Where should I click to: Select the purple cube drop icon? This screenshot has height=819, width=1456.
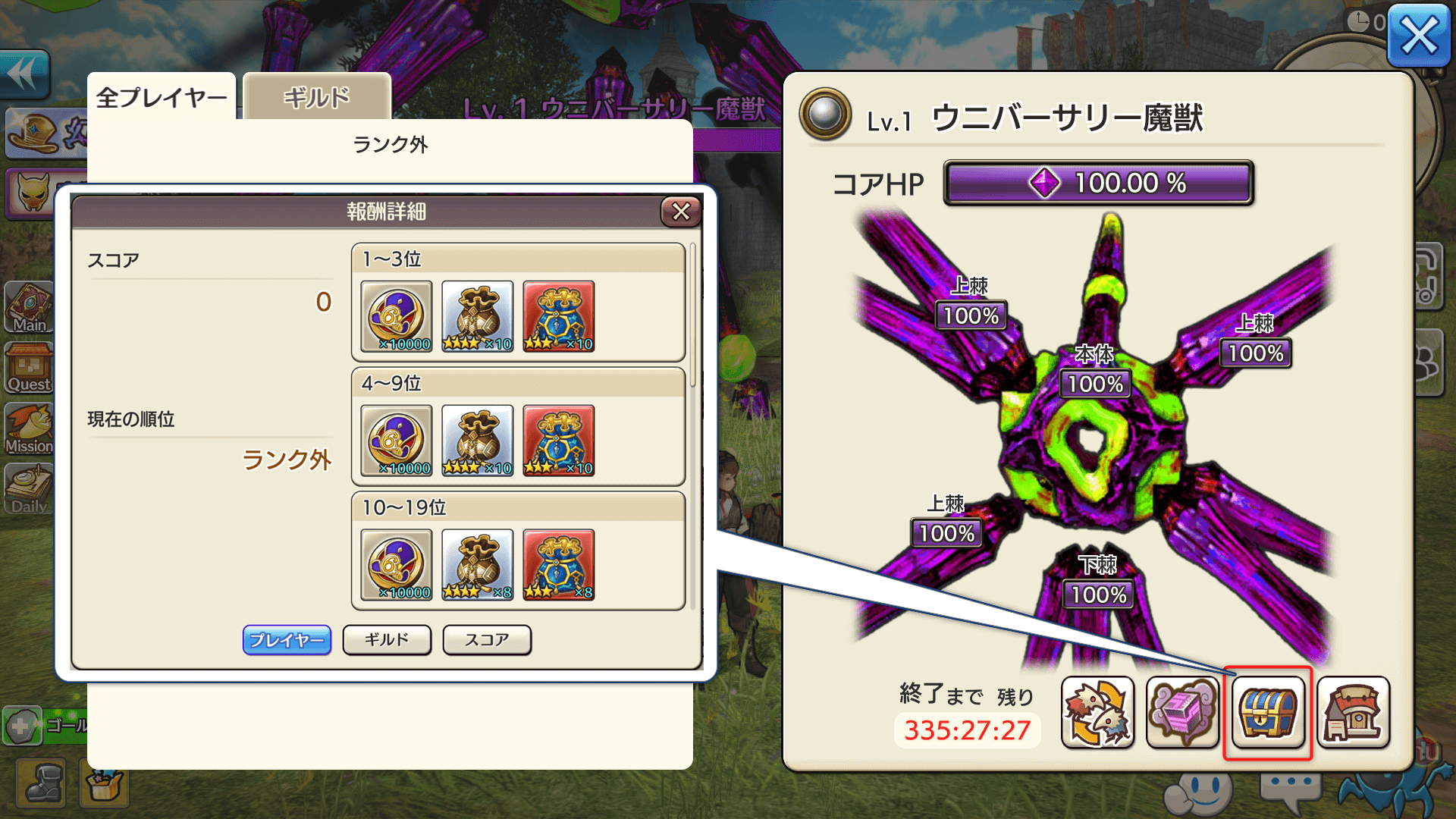[1183, 713]
